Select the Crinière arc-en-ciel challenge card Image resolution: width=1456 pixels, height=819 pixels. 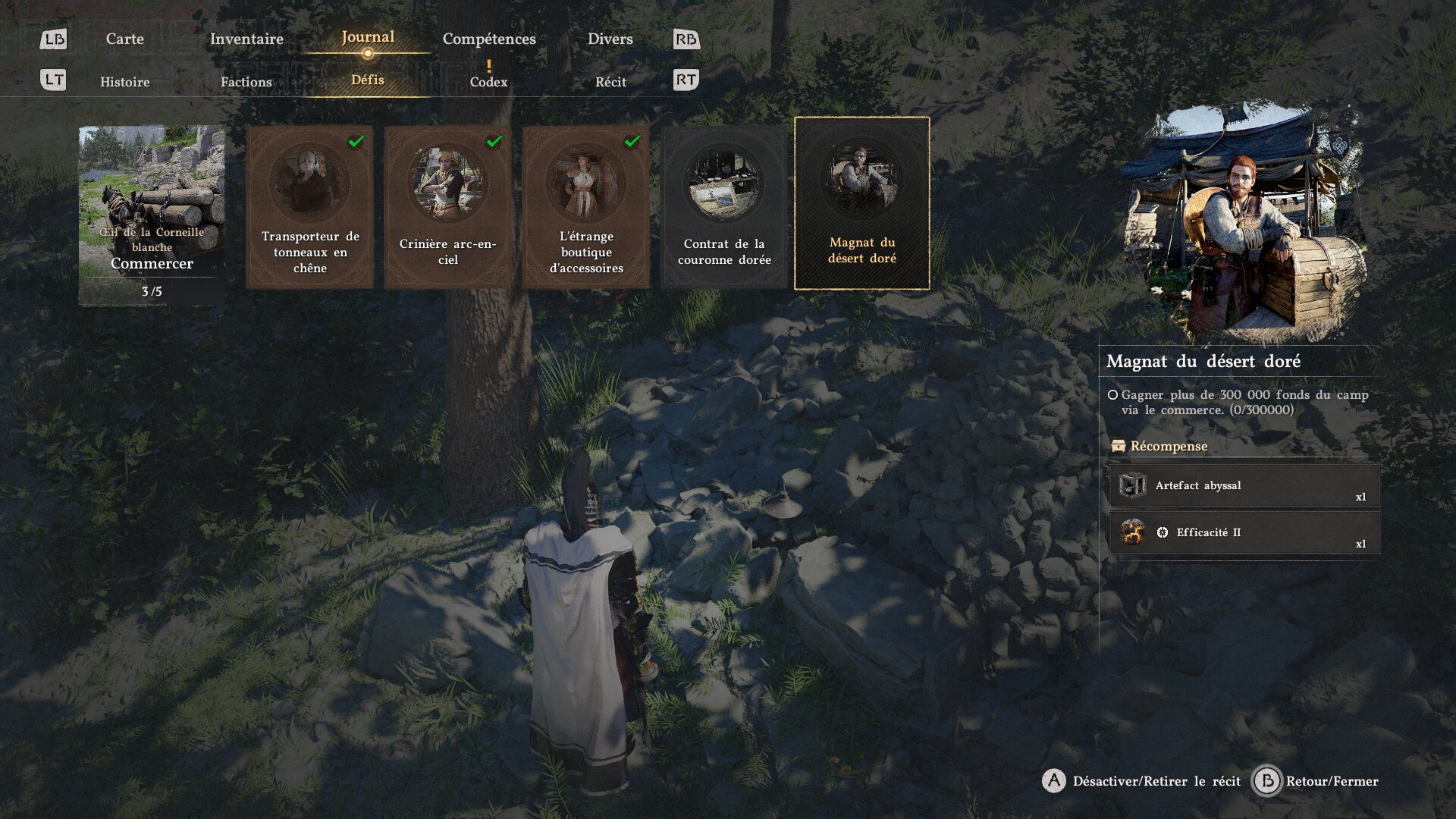click(x=448, y=206)
